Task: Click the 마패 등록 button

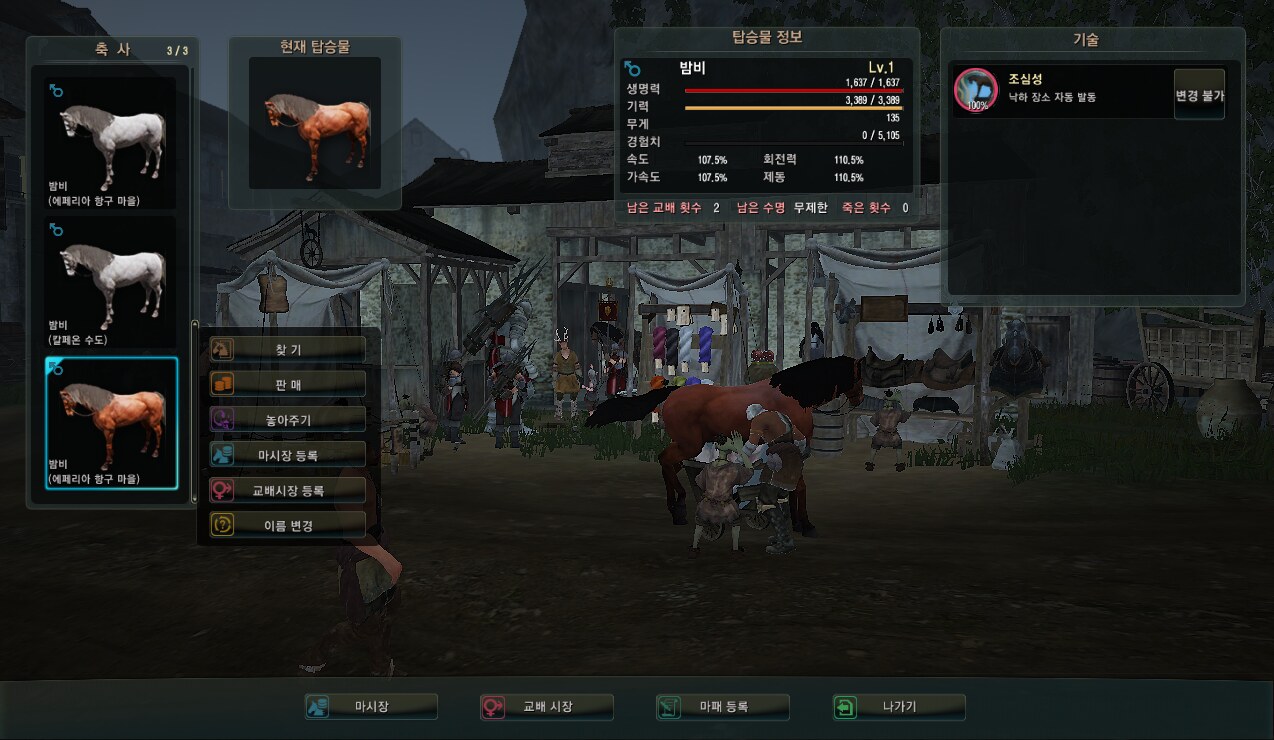Action: [x=723, y=707]
